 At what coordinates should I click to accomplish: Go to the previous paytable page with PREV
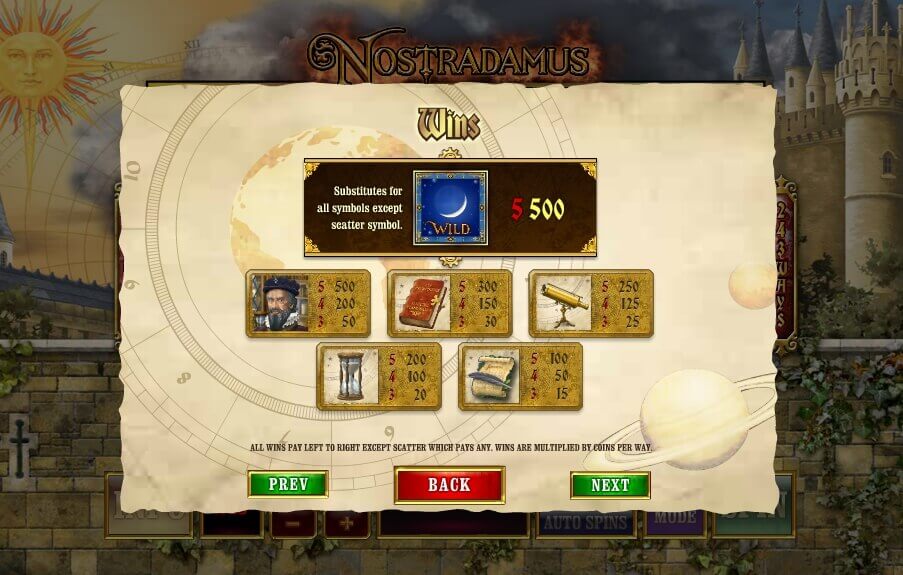[x=288, y=485]
